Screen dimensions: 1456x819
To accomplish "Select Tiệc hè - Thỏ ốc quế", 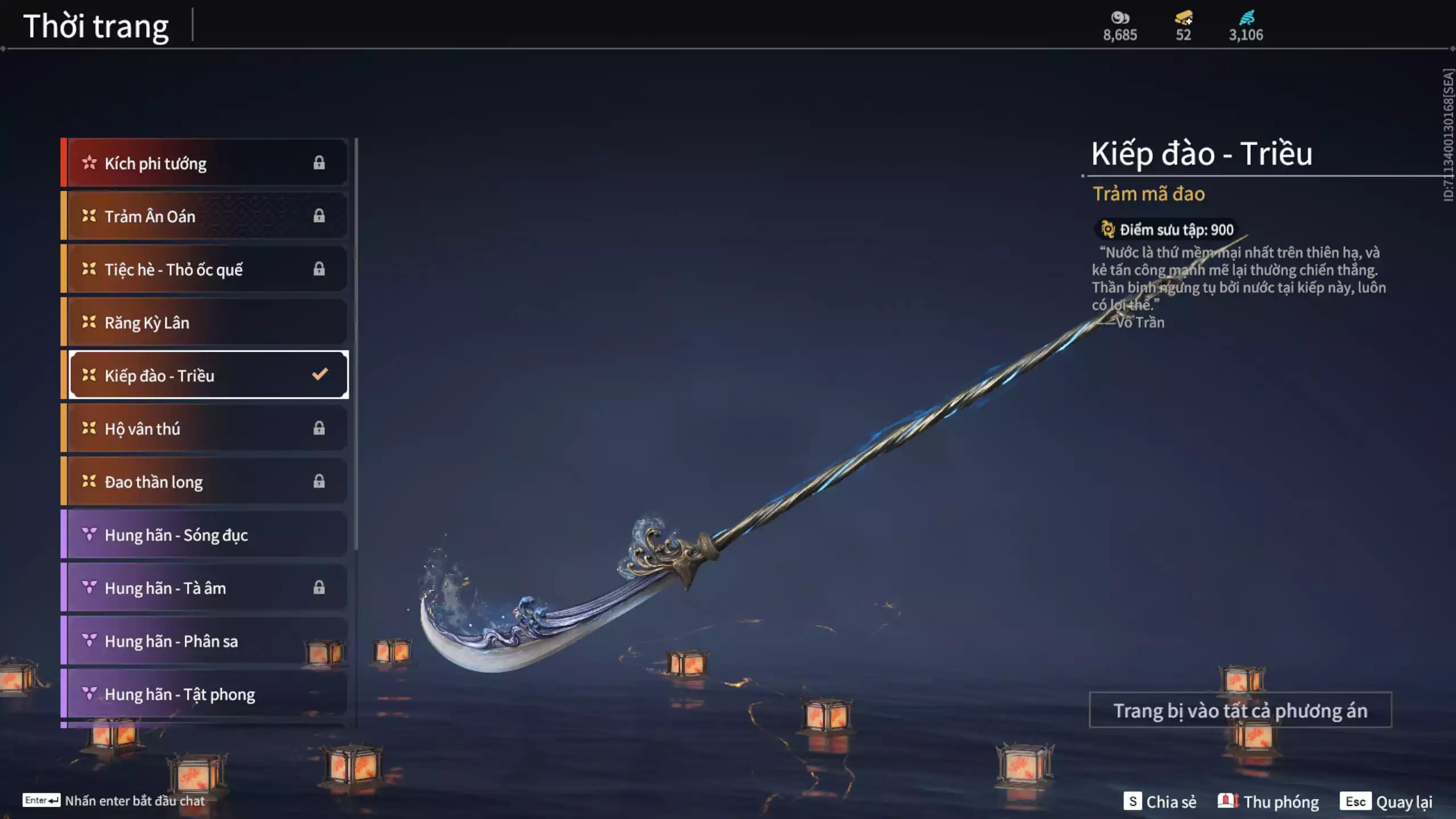I will coord(205,269).
